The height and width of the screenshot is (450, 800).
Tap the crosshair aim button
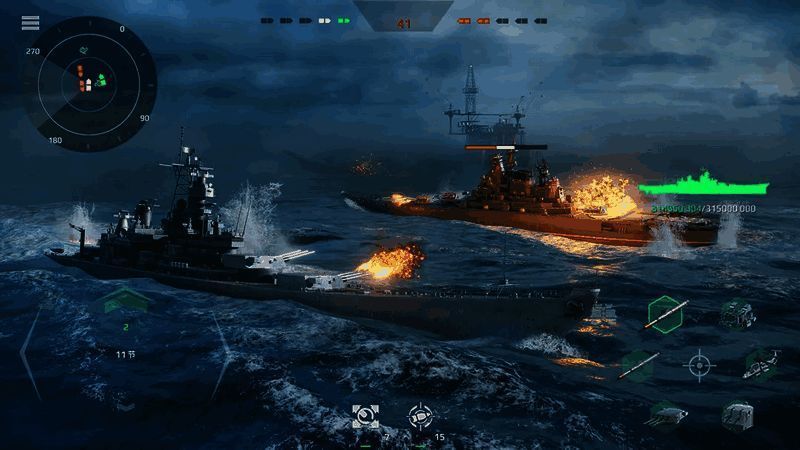pos(698,365)
